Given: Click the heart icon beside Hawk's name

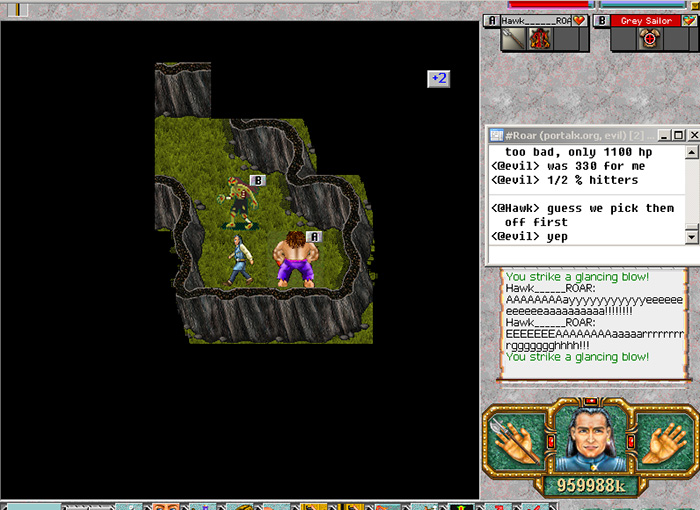Looking at the screenshot, I should [578, 20].
